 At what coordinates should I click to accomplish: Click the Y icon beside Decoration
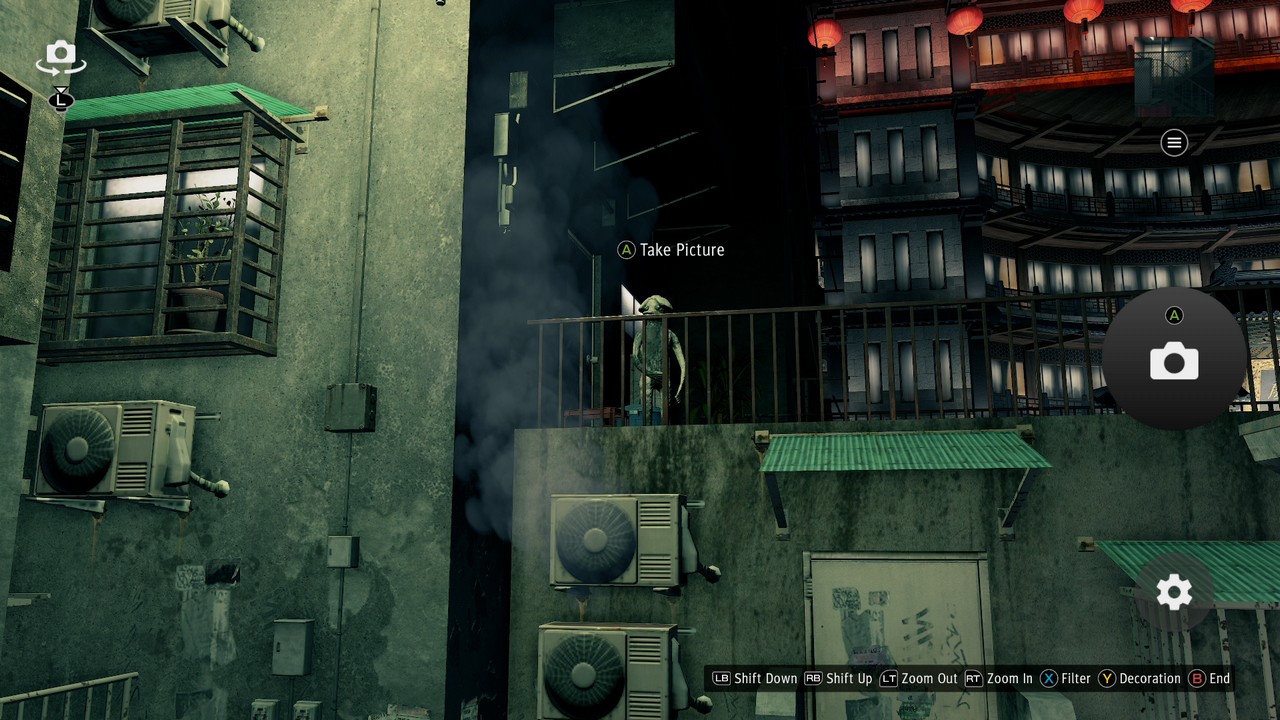(1107, 678)
